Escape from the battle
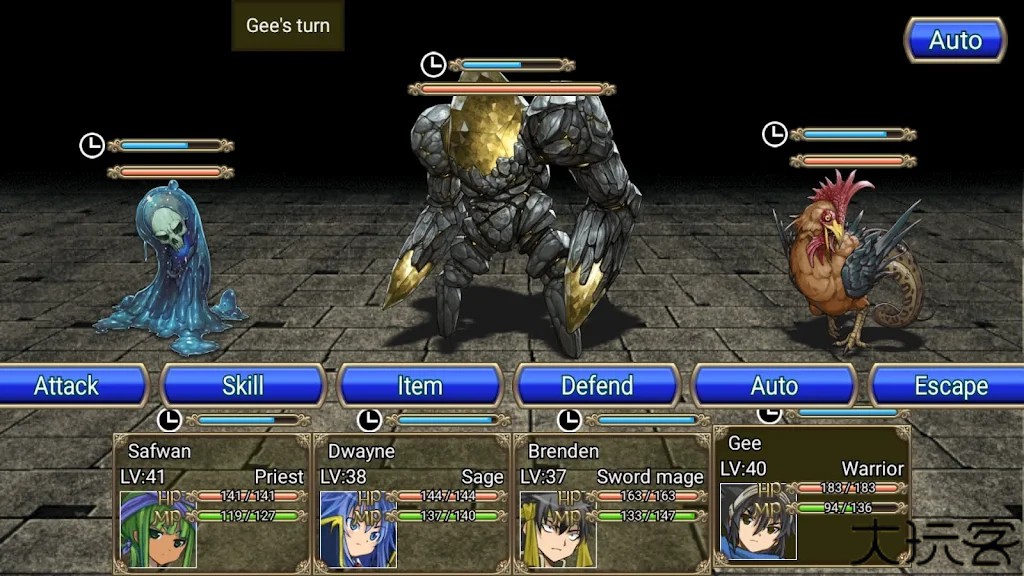The width and height of the screenshot is (1024, 576). coord(950,386)
